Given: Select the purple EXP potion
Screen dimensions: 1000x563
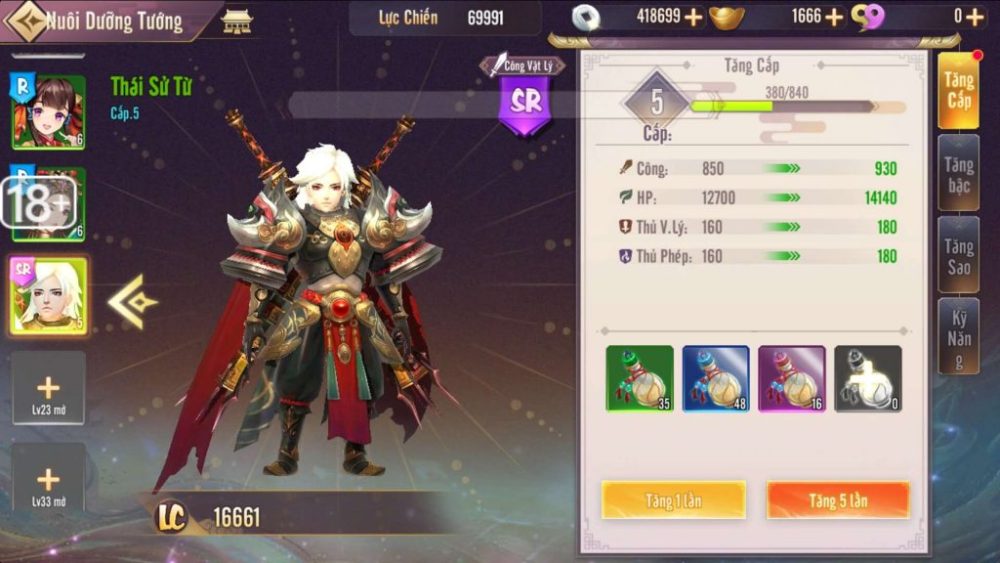Looking at the screenshot, I should coord(791,378).
